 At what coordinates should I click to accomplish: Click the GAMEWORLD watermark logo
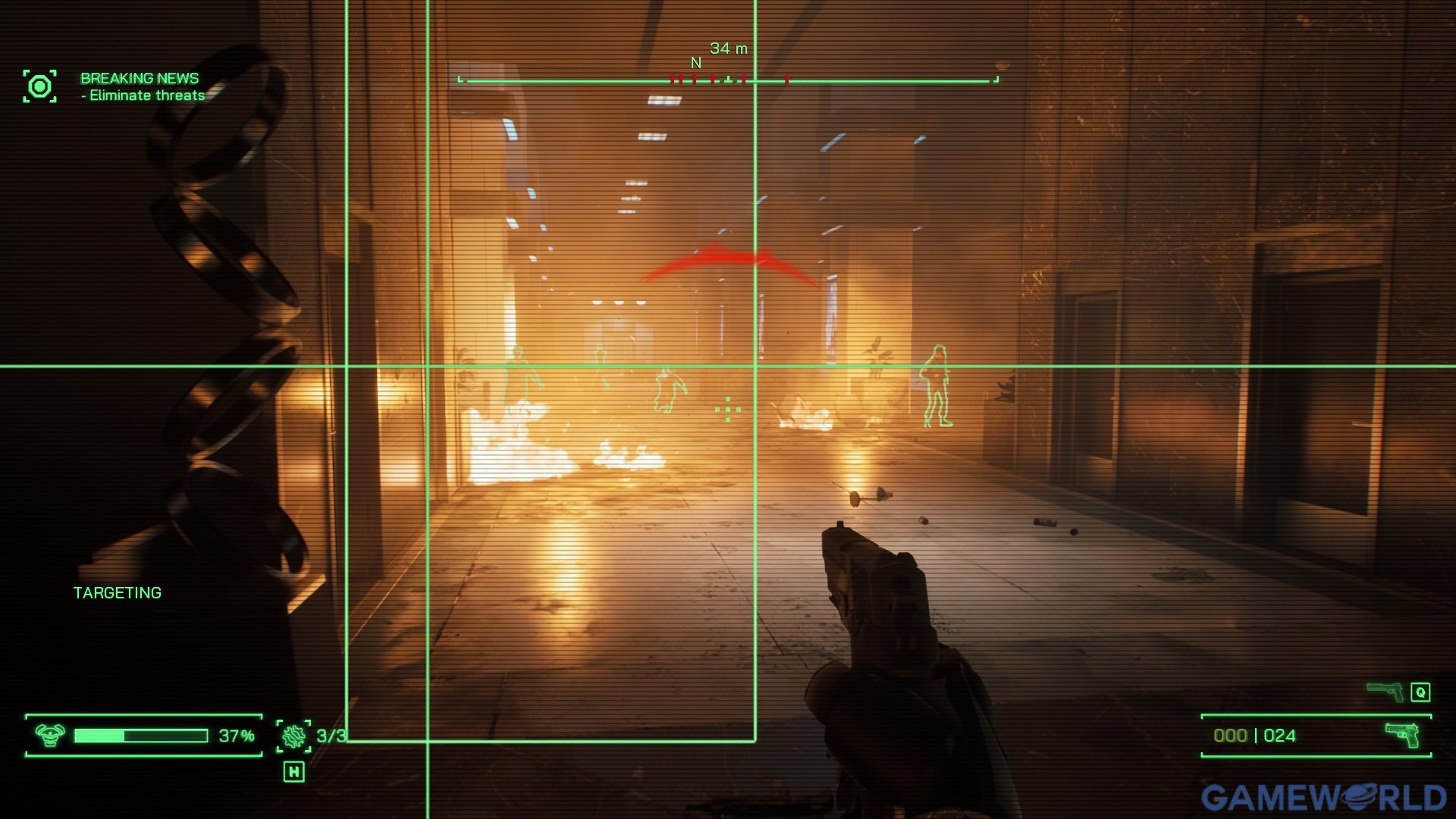(x=1323, y=797)
